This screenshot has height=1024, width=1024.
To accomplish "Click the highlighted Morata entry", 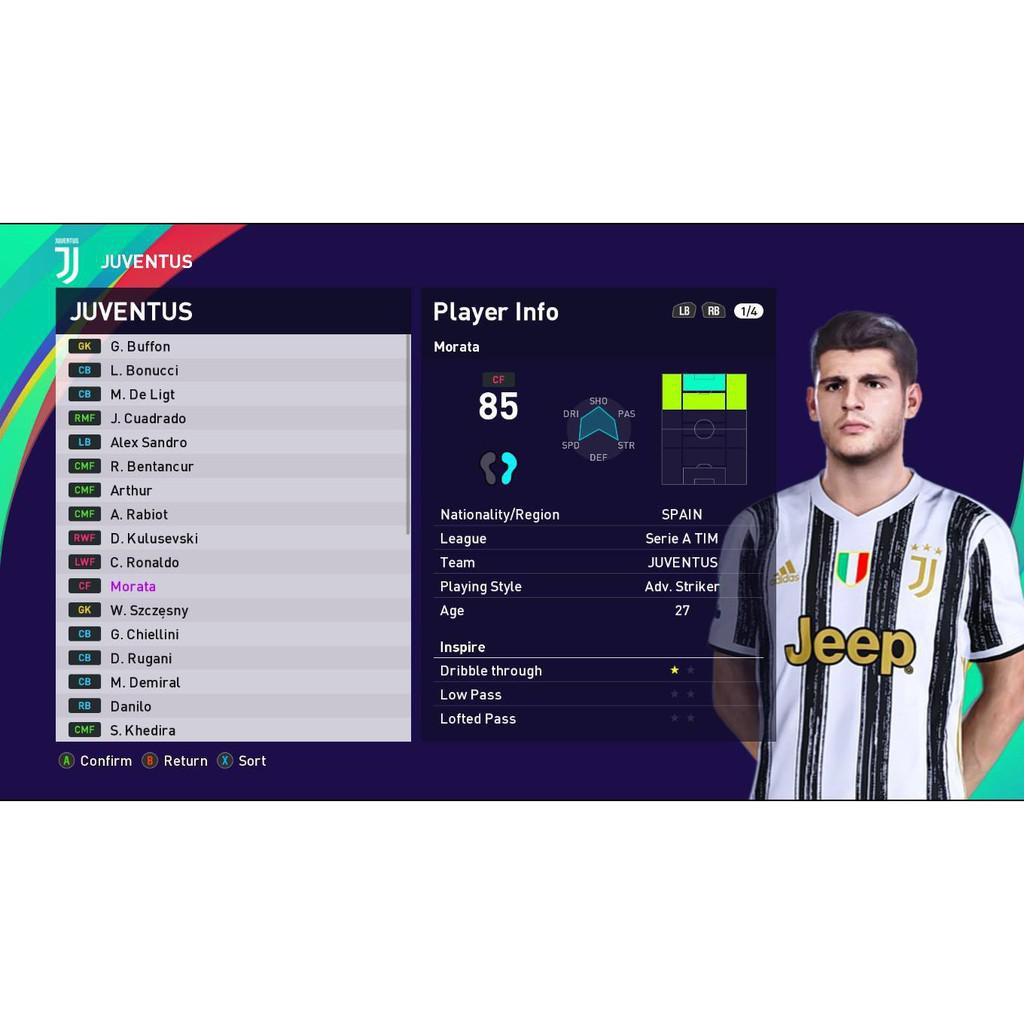I will (133, 586).
